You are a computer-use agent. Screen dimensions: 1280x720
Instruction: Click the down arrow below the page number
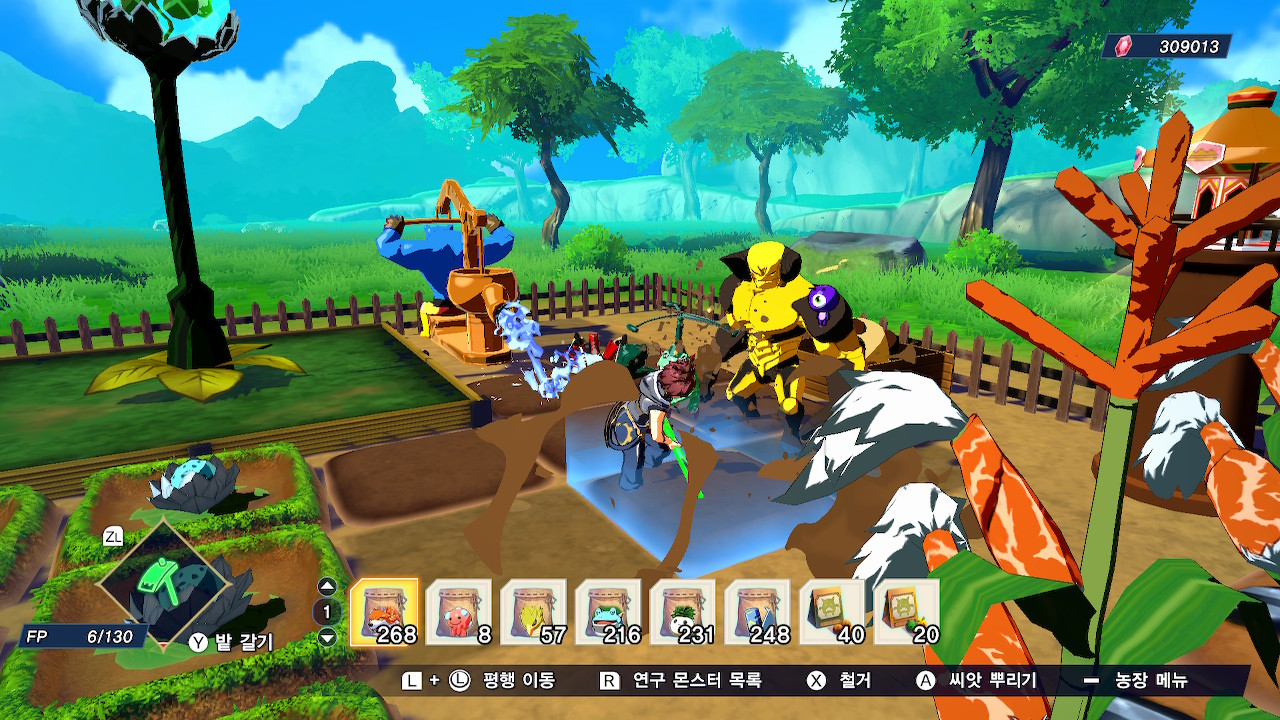(327, 637)
